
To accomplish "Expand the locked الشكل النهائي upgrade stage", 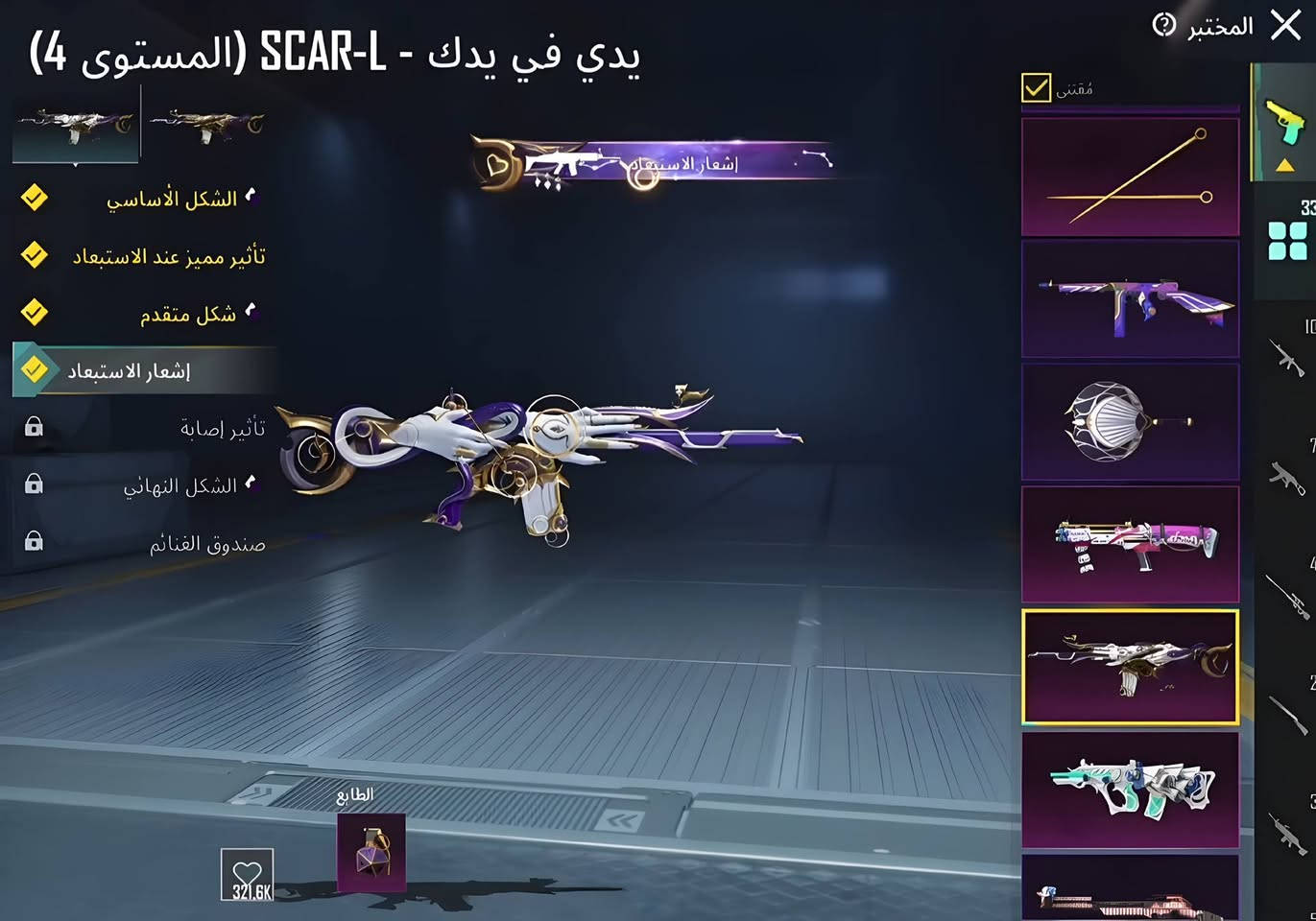I will 35,484.
